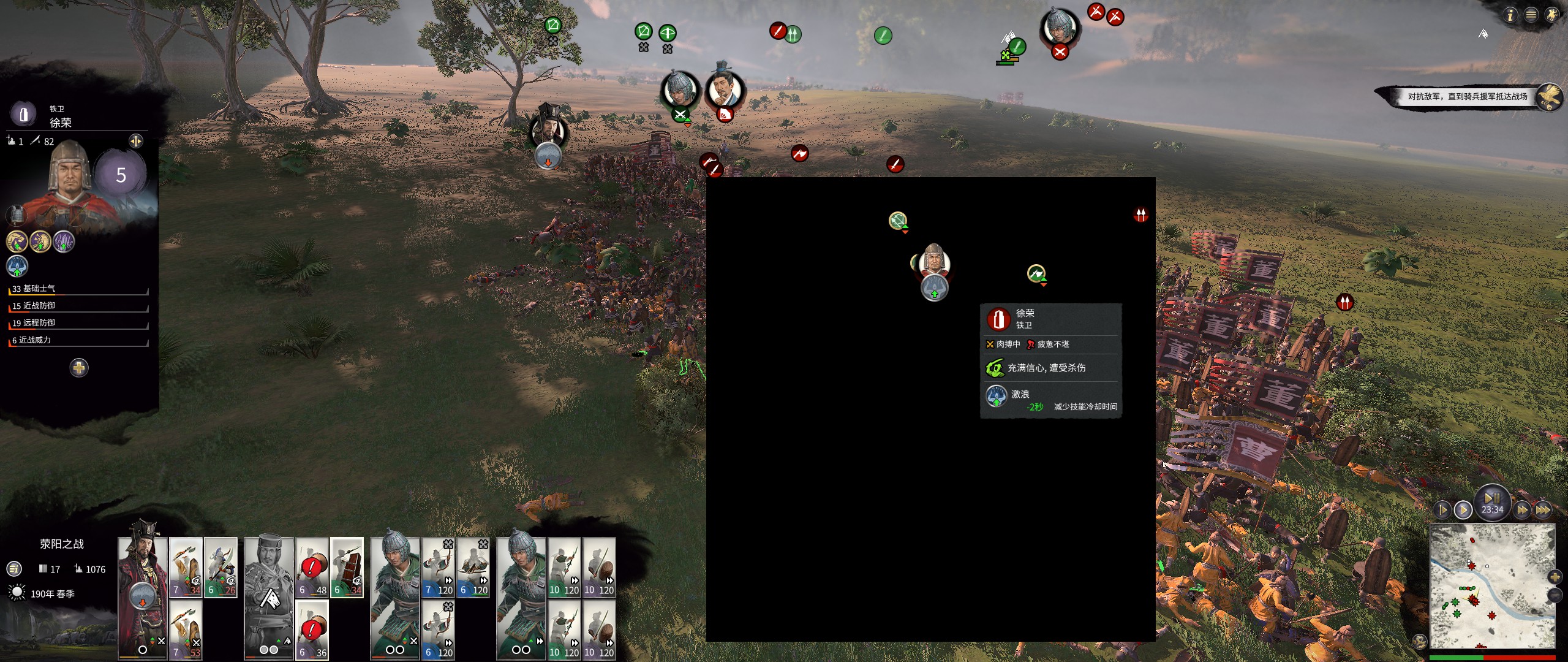Set battle speed to double fast forward
1568x662 pixels.
coord(1521,509)
